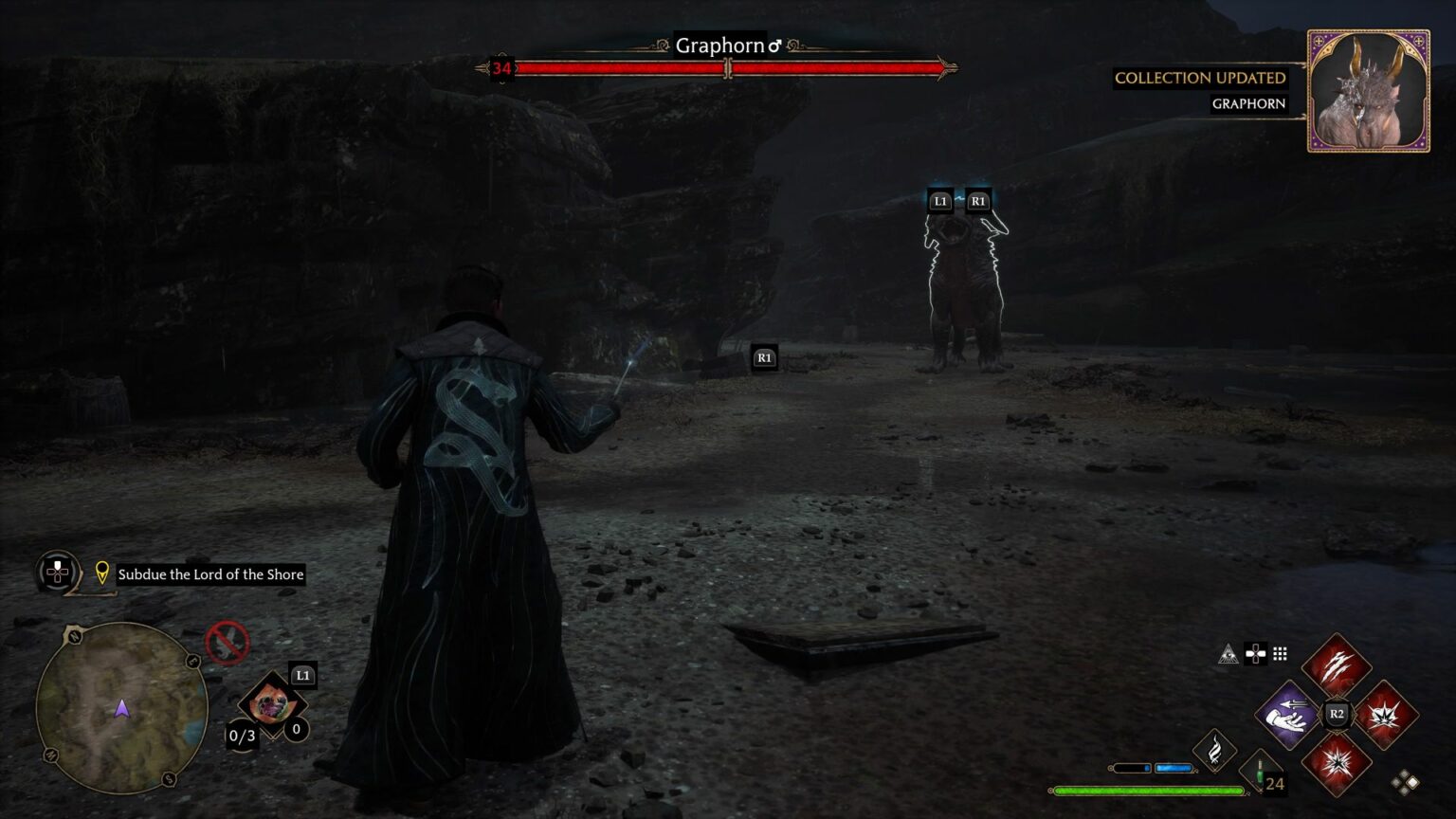Viewport: 1456px width, 819px height.
Task: Select the plant item in the tool slot
Action: [x=271, y=706]
